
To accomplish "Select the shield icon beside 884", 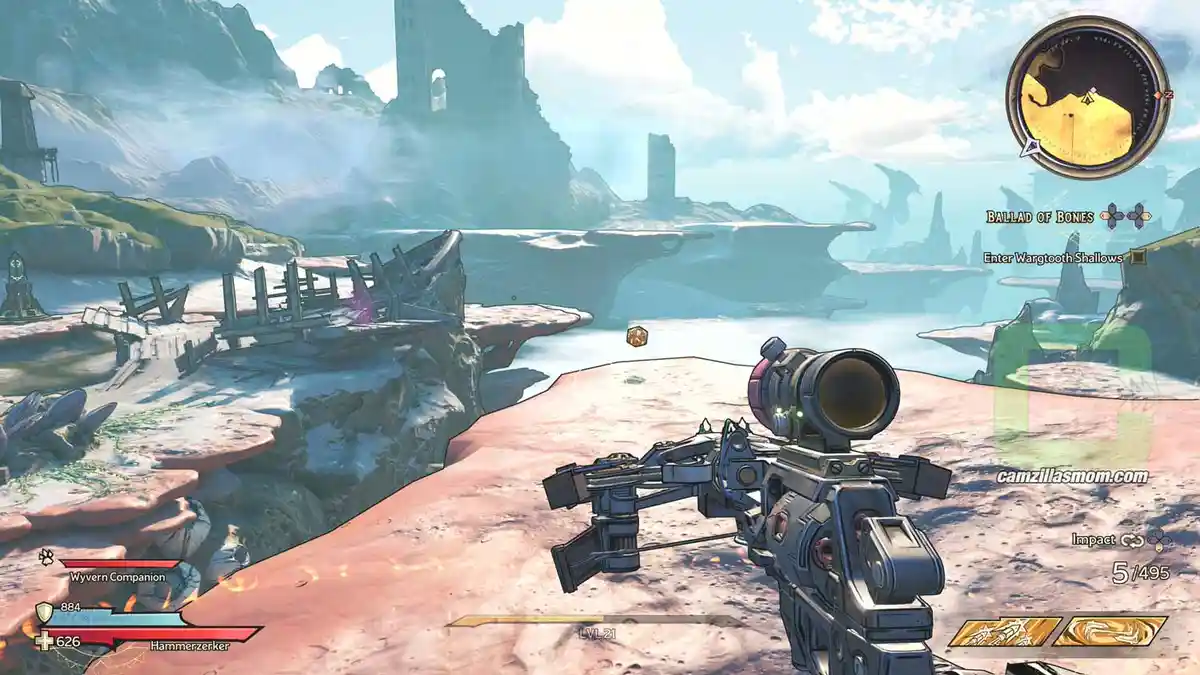I will point(45,613).
